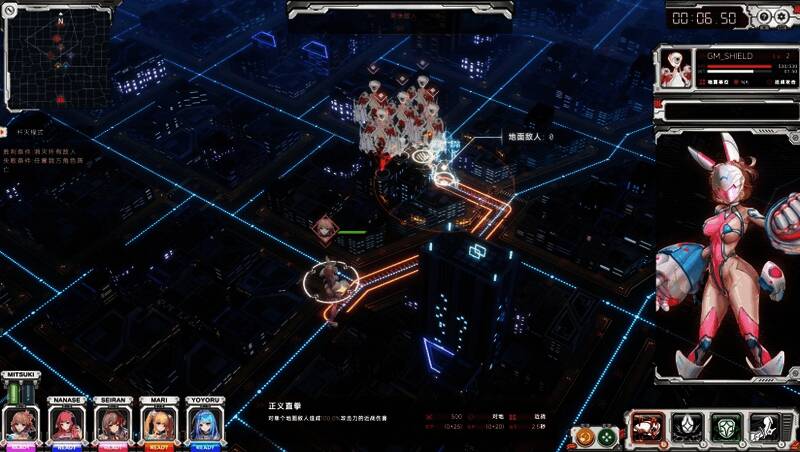Click the minimap
The image size is (800, 452).
point(56,56)
